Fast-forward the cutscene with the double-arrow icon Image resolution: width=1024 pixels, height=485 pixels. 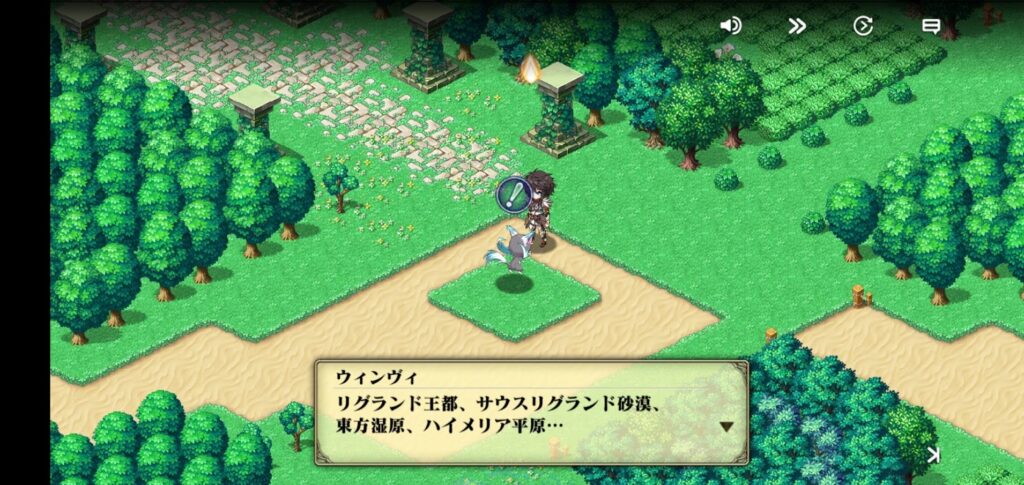pyautogui.click(x=797, y=26)
